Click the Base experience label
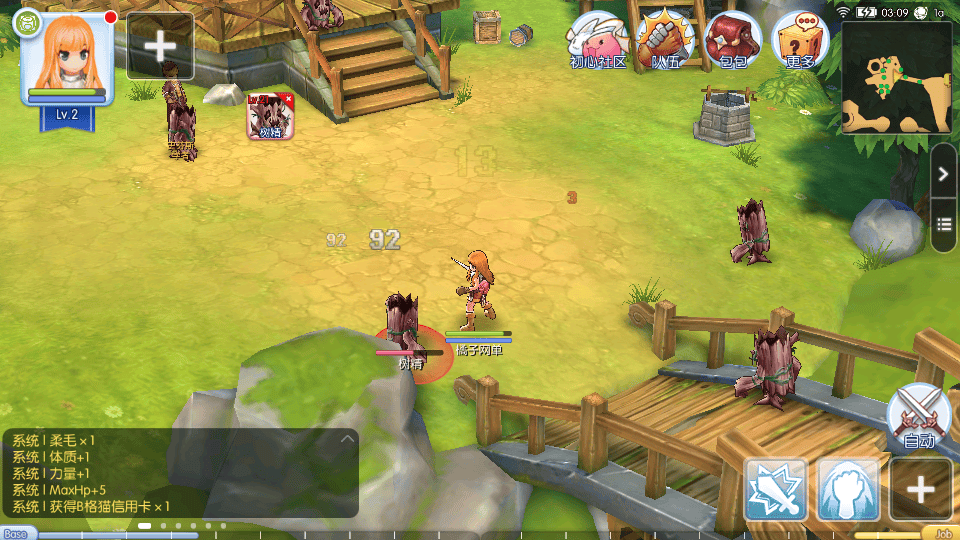The width and height of the screenshot is (960, 540). [18, 533]
